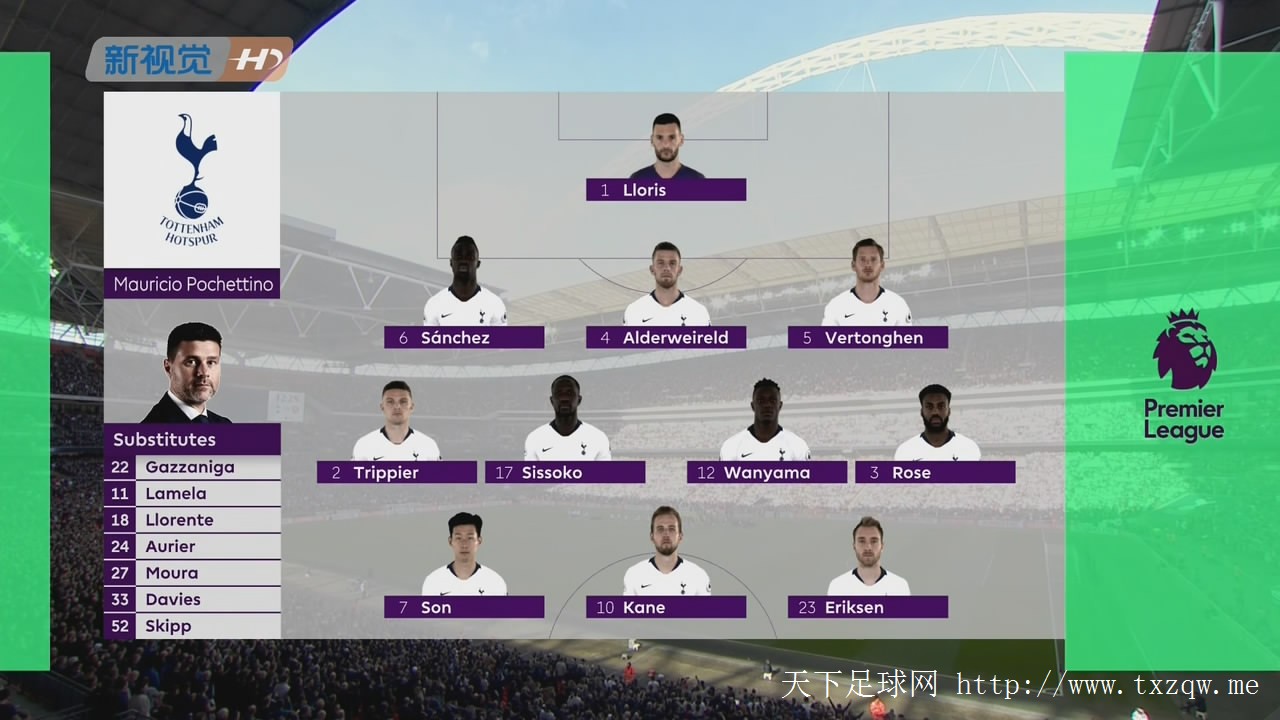Image resolution: width=1280 pixels, height=720 pixels.
Task: Select the Alderweireld name tag
Action: tap(666, 338)
